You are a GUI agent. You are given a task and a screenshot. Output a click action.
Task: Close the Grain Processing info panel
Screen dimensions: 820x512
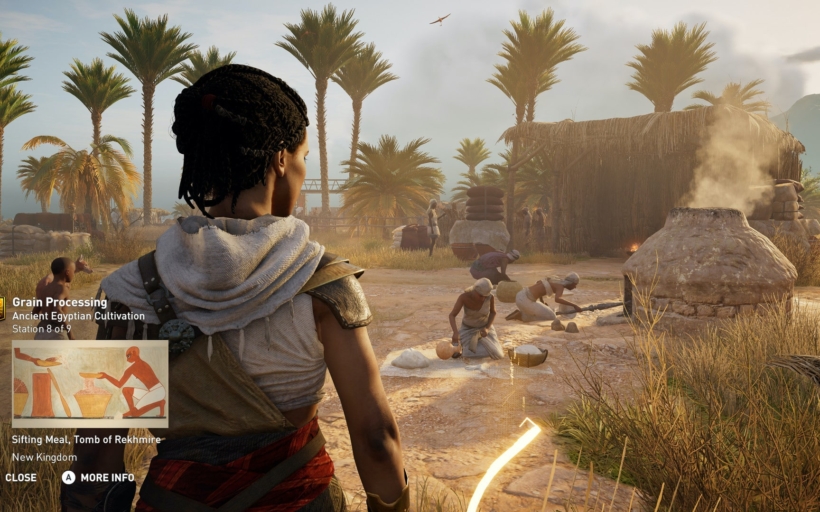[21, 478]
